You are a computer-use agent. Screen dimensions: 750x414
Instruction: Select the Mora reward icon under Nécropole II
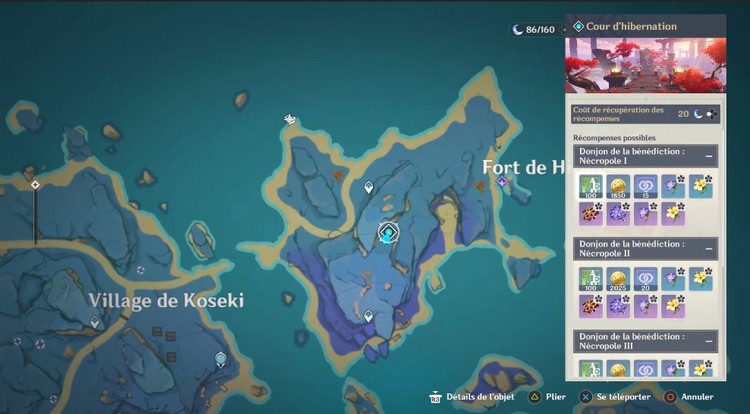click(617, 278)
